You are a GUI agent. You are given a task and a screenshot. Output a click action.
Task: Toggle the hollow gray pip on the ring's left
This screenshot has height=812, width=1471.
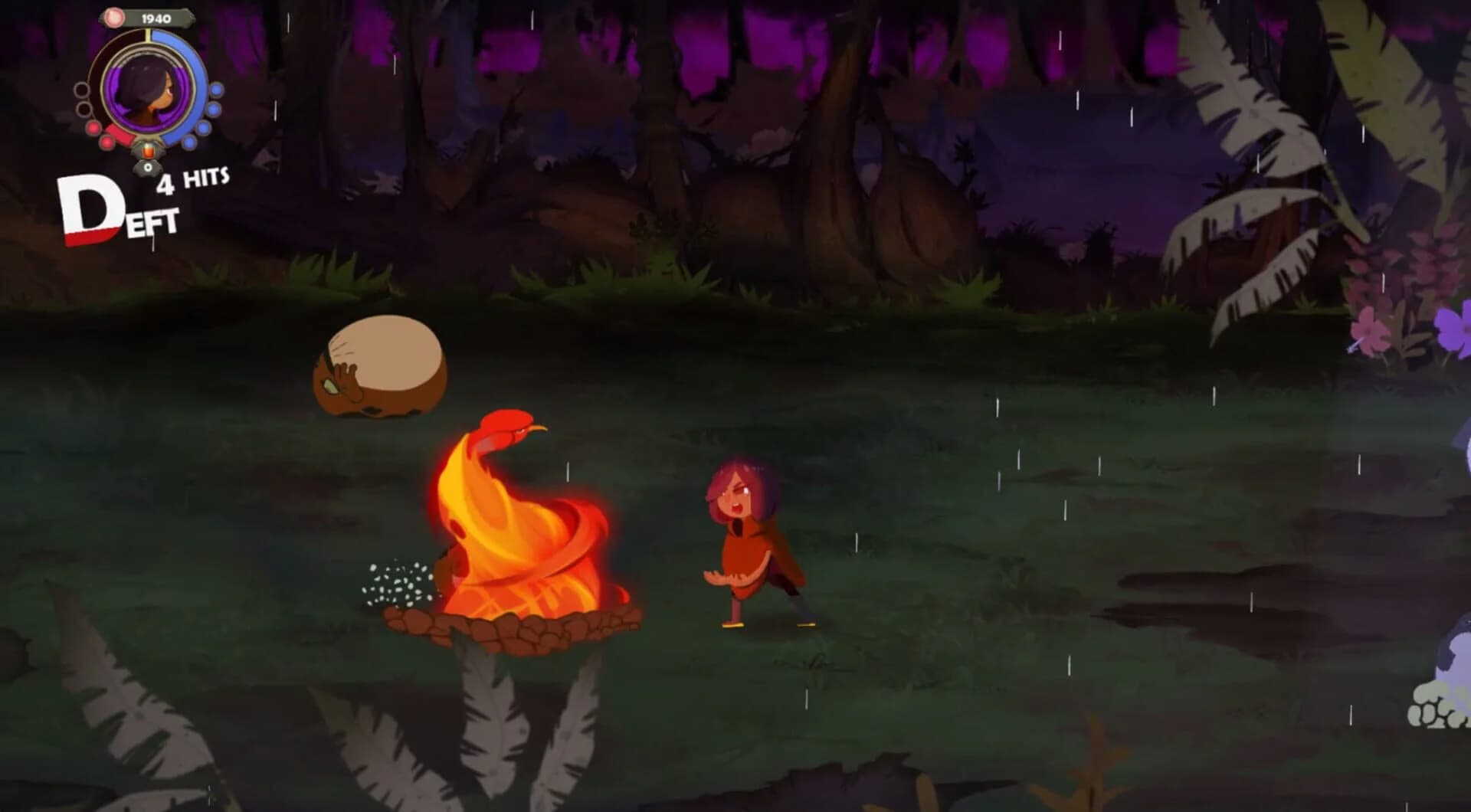(x=81, y=90)
